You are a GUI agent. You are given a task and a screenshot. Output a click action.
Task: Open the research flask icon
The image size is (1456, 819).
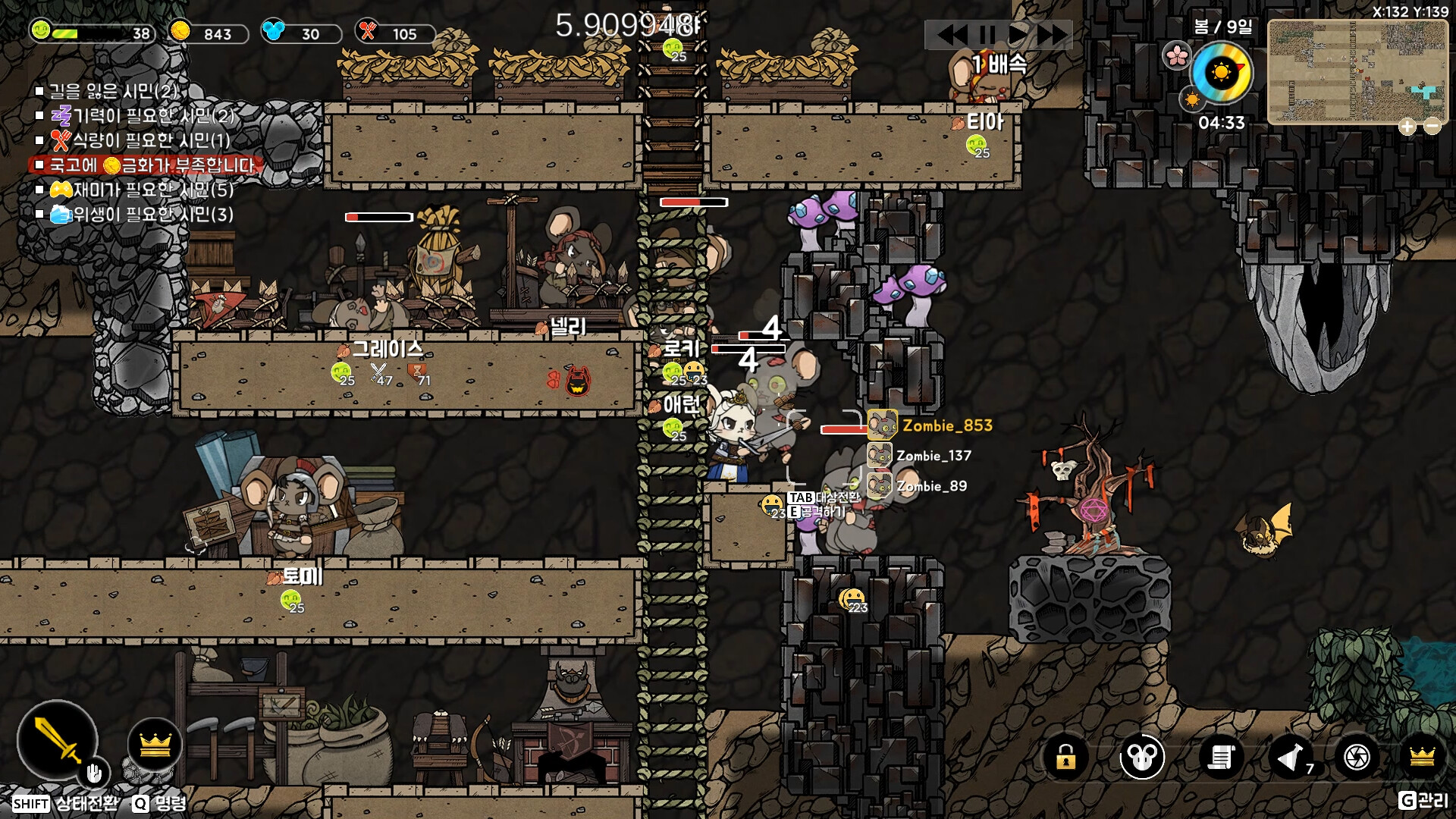(x=1291, y=757)
